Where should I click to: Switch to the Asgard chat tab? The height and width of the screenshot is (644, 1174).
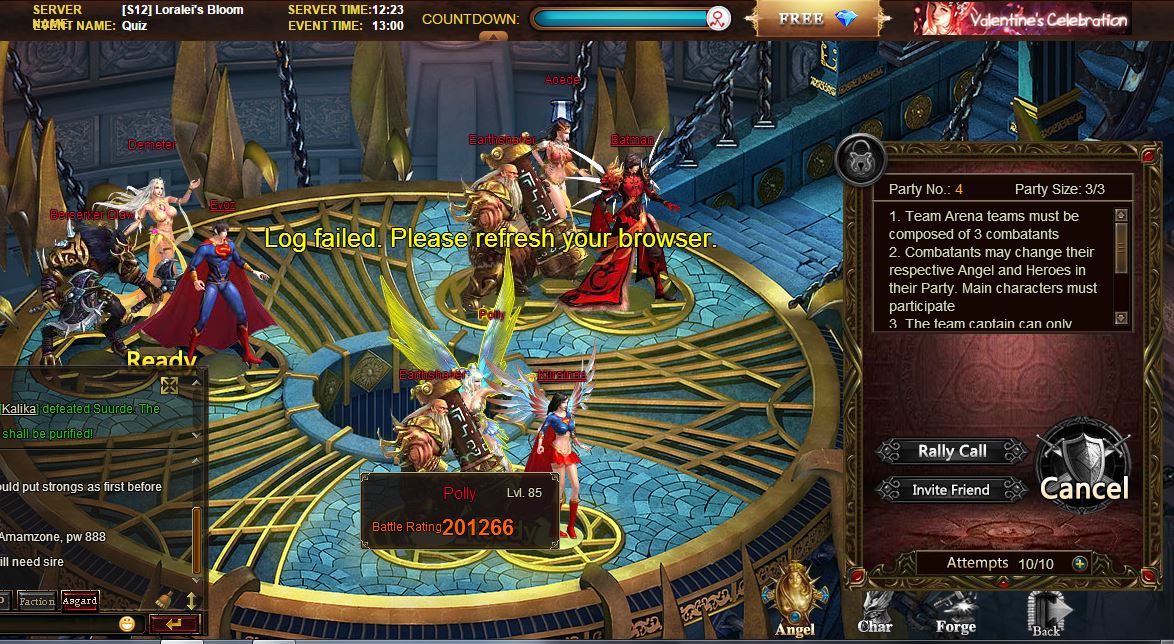pos(79,601)
